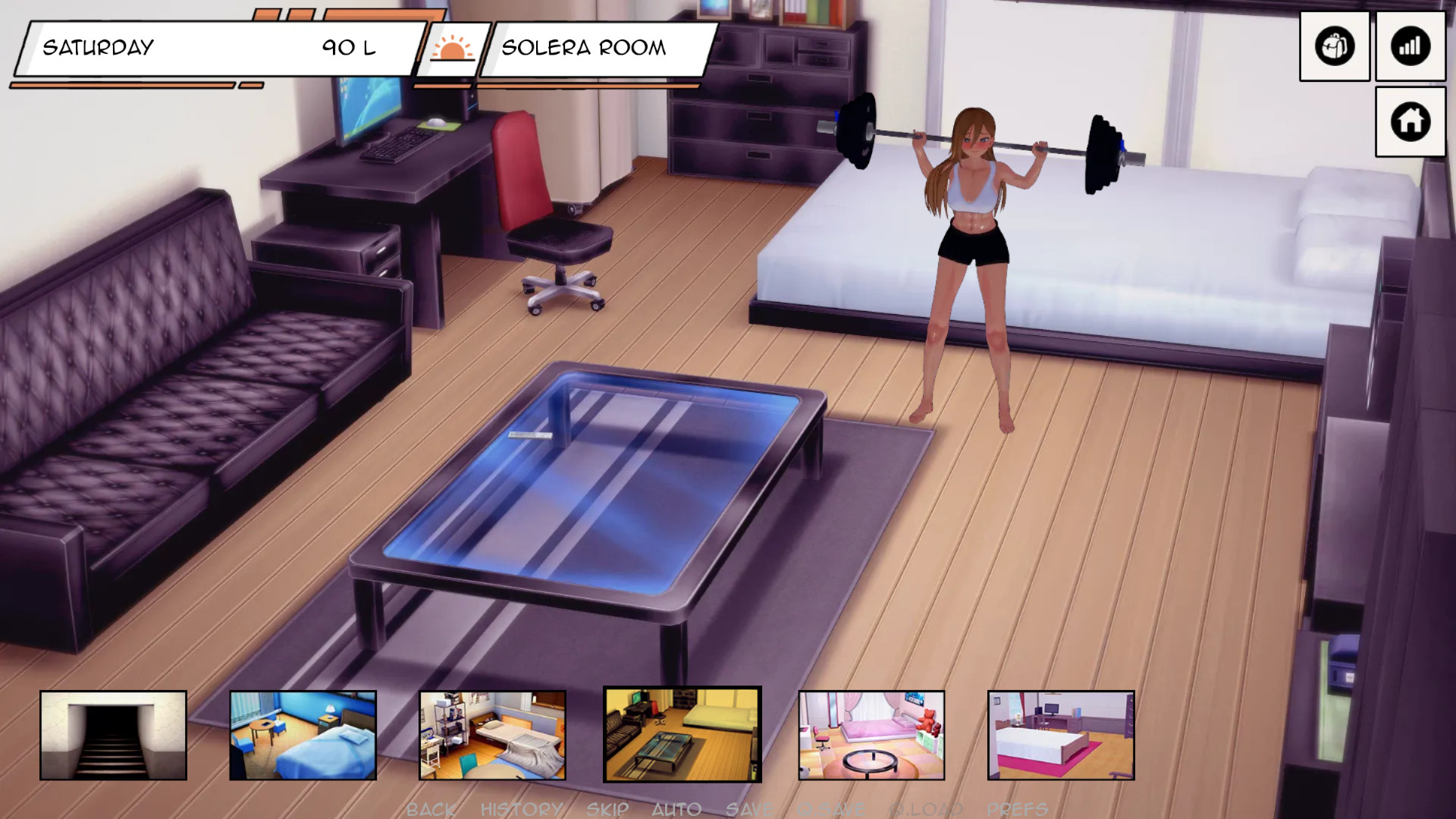Toggle the Skip option
Screen dimensions: 1456x819
607,809
